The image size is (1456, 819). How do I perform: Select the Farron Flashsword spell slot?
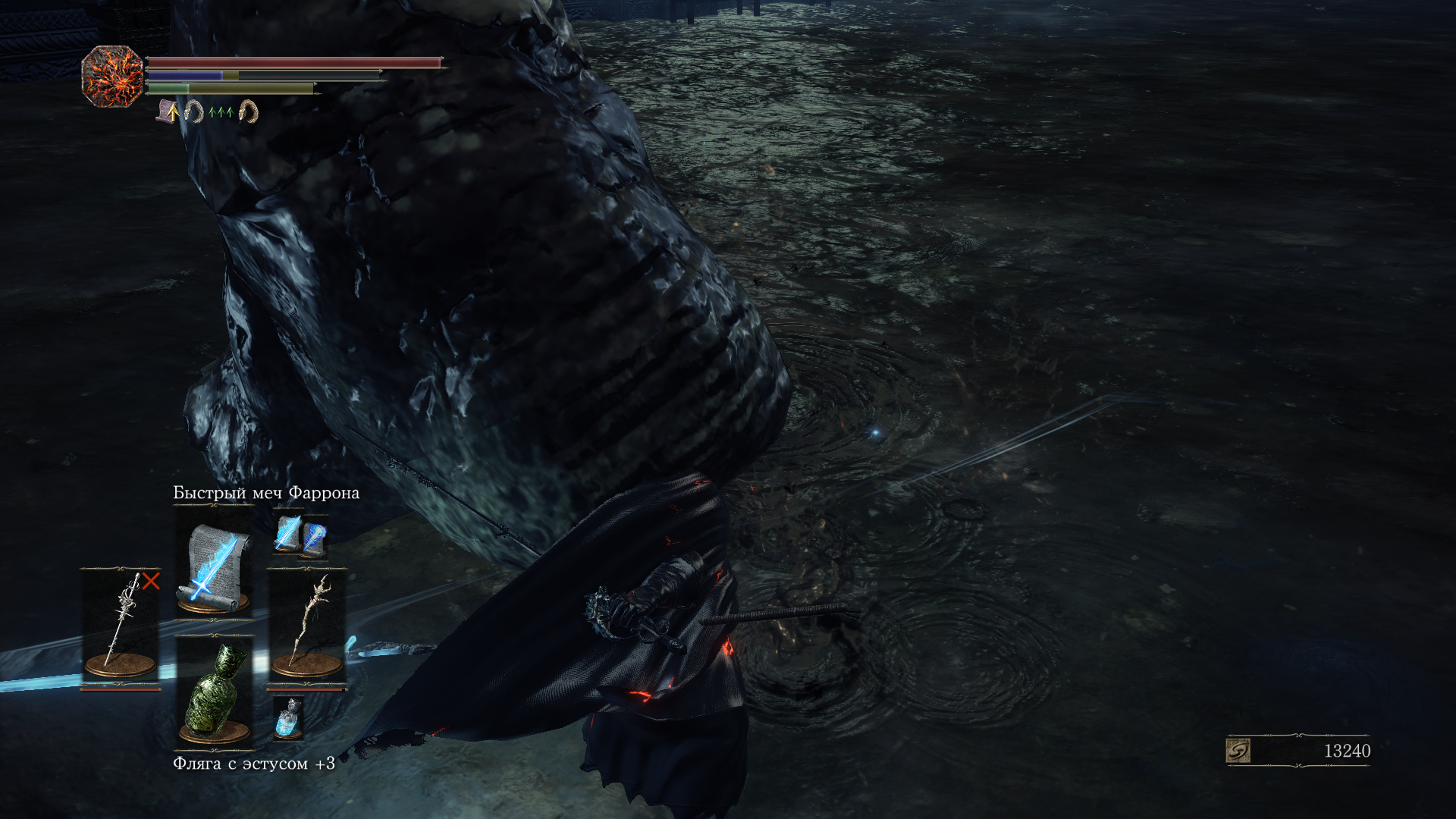[214, 565]
